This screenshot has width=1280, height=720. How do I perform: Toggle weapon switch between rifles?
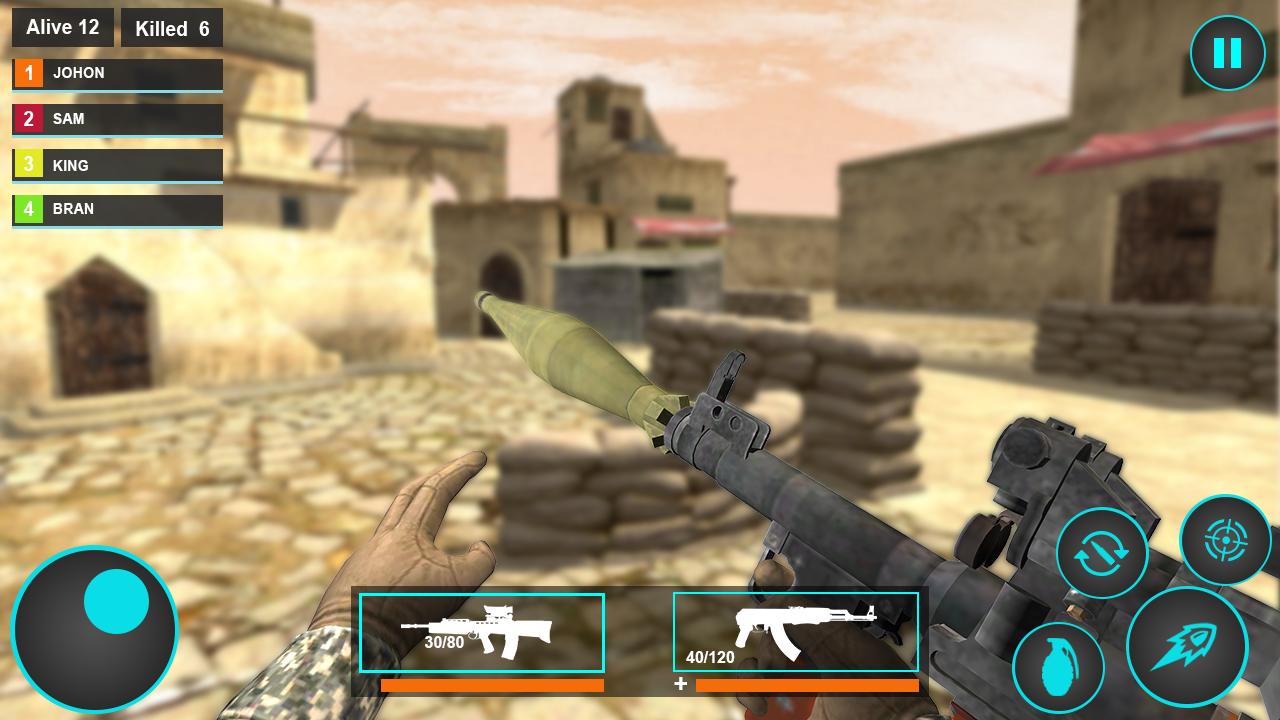1103,553
